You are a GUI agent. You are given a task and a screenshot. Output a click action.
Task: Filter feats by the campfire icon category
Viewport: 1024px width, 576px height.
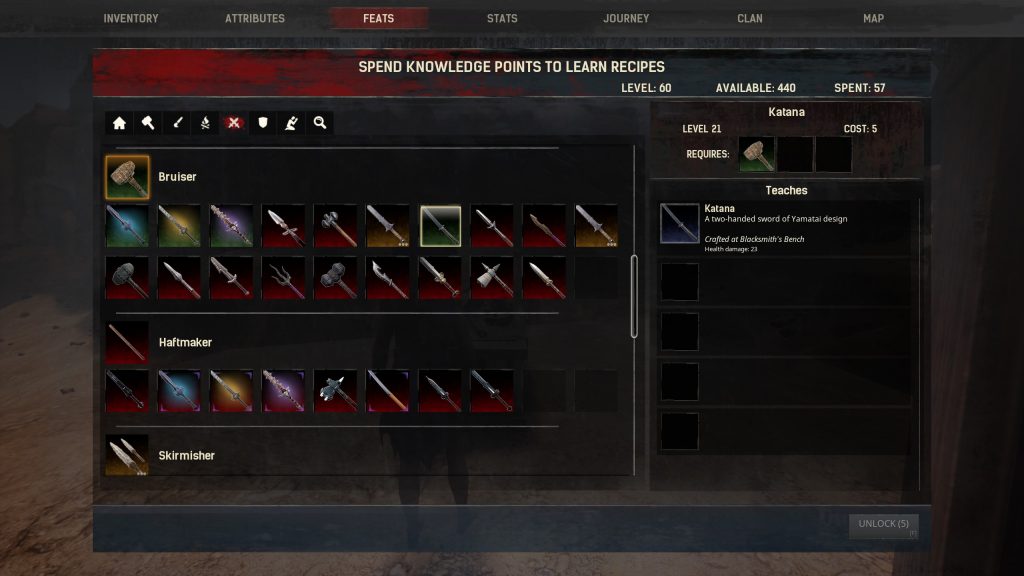(x=204, y=123)
